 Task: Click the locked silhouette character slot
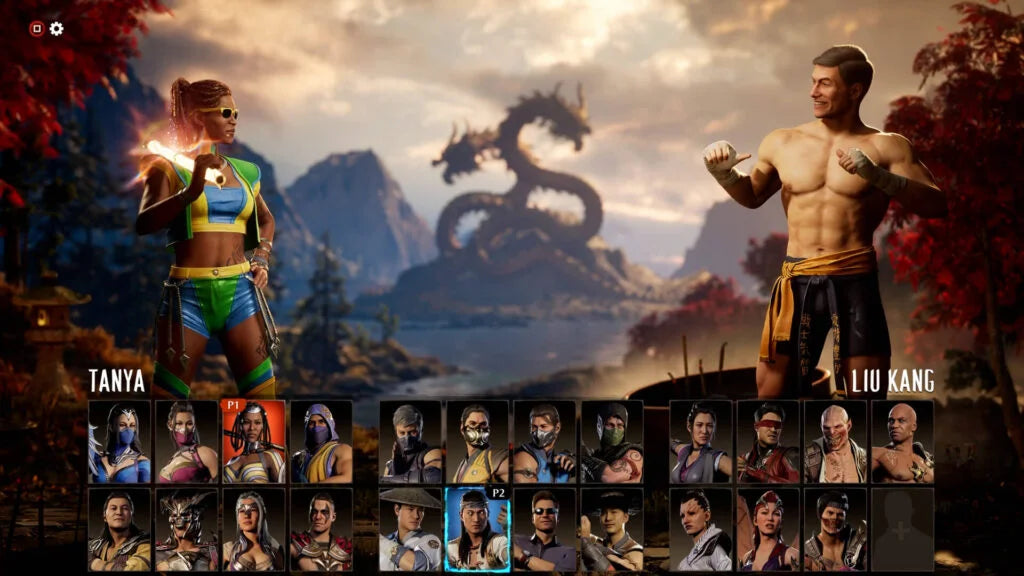902,529
